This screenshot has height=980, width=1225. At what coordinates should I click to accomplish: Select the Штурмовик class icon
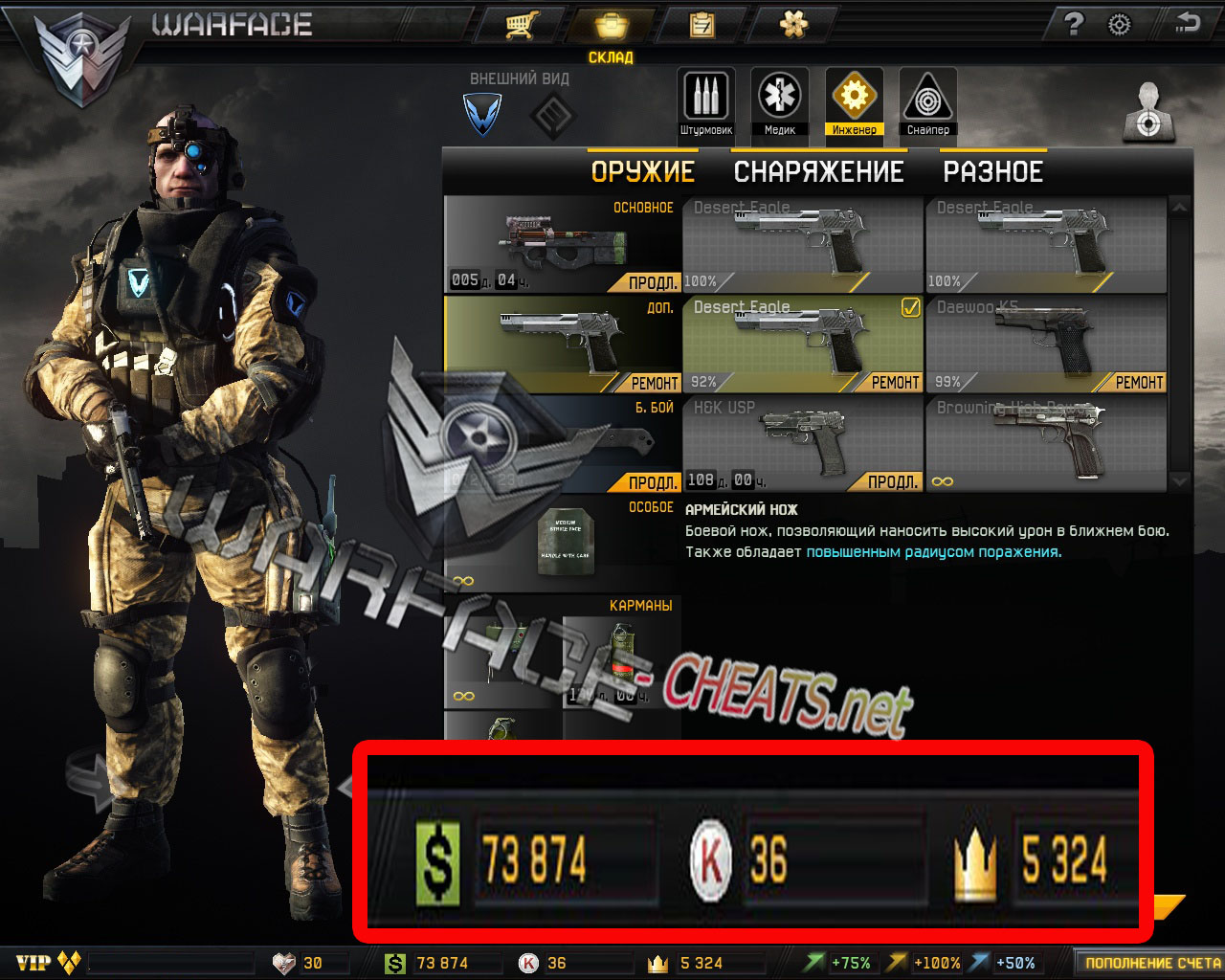pos(705,99)
